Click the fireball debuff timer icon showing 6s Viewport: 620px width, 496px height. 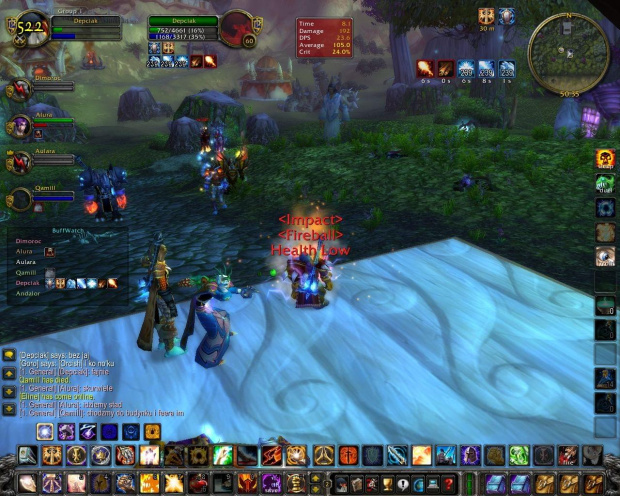(x=425, y=68)
